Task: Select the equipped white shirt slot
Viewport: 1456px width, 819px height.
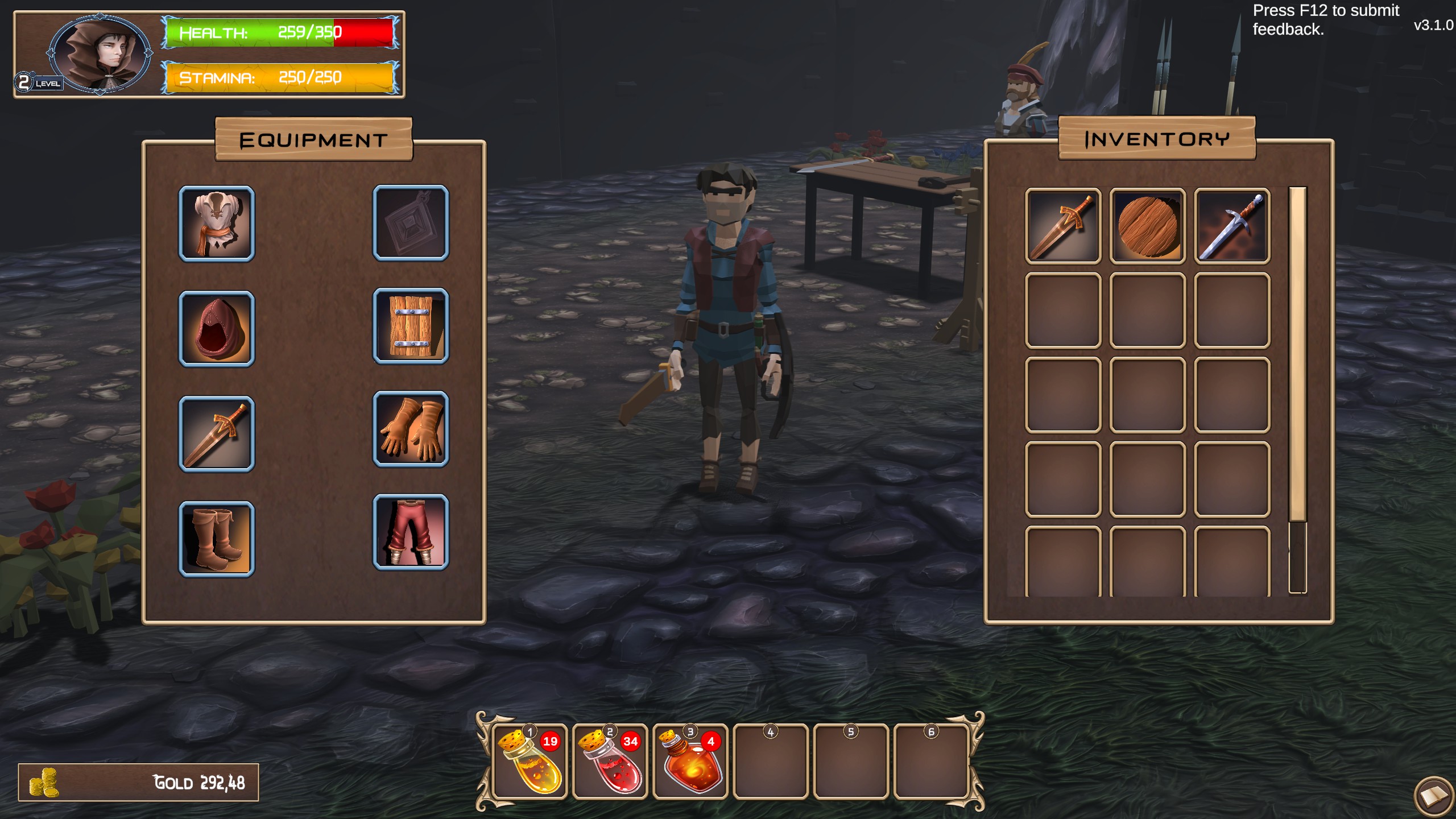Action: tap(217, 224)
